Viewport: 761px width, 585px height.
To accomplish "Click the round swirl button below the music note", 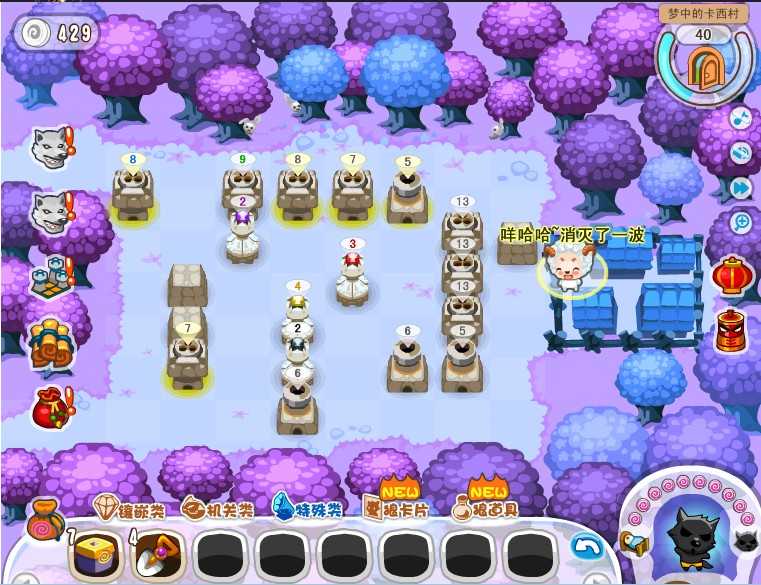I will point(741,152).
